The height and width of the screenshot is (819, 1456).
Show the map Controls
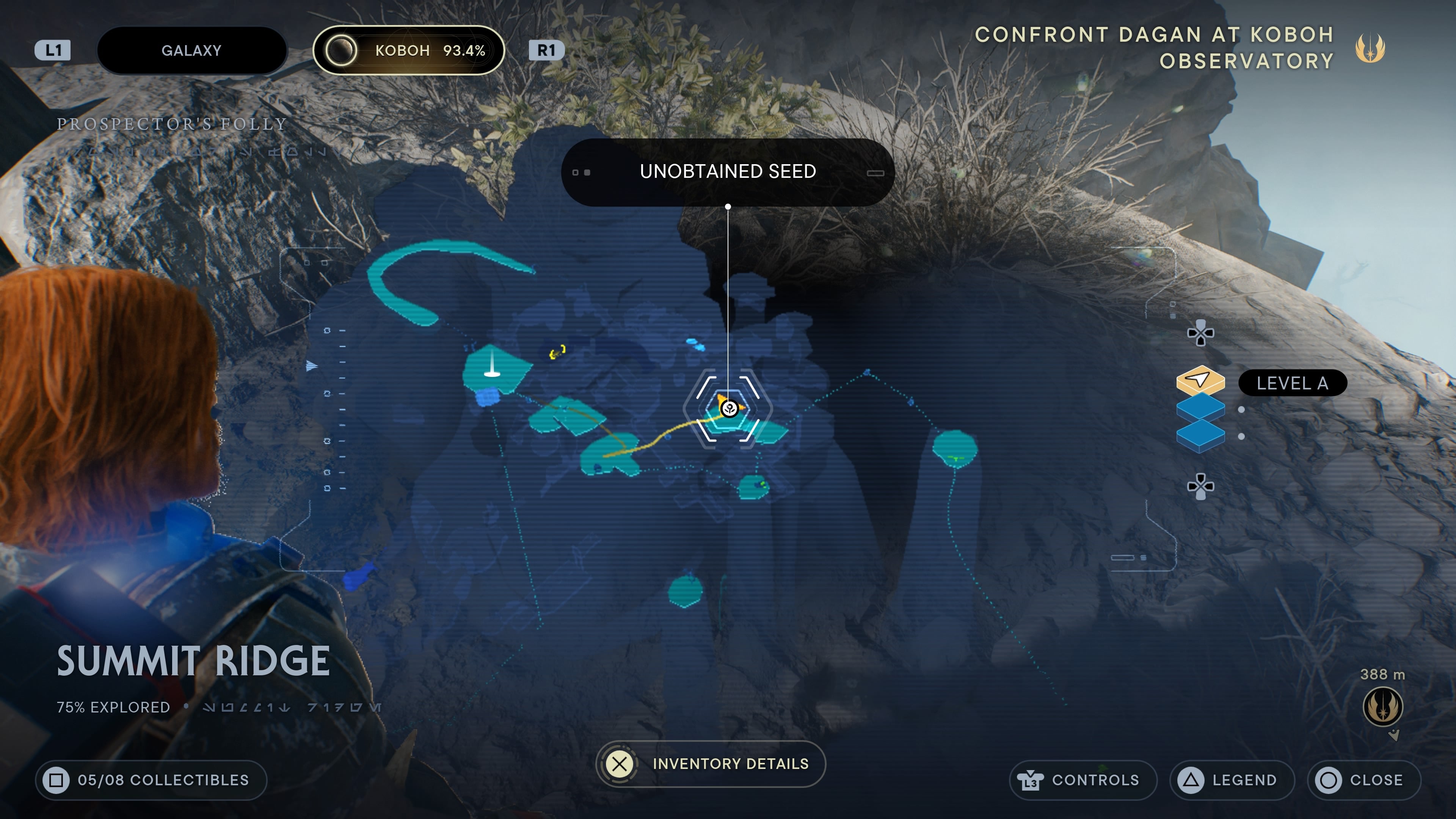click(1083, 780)
